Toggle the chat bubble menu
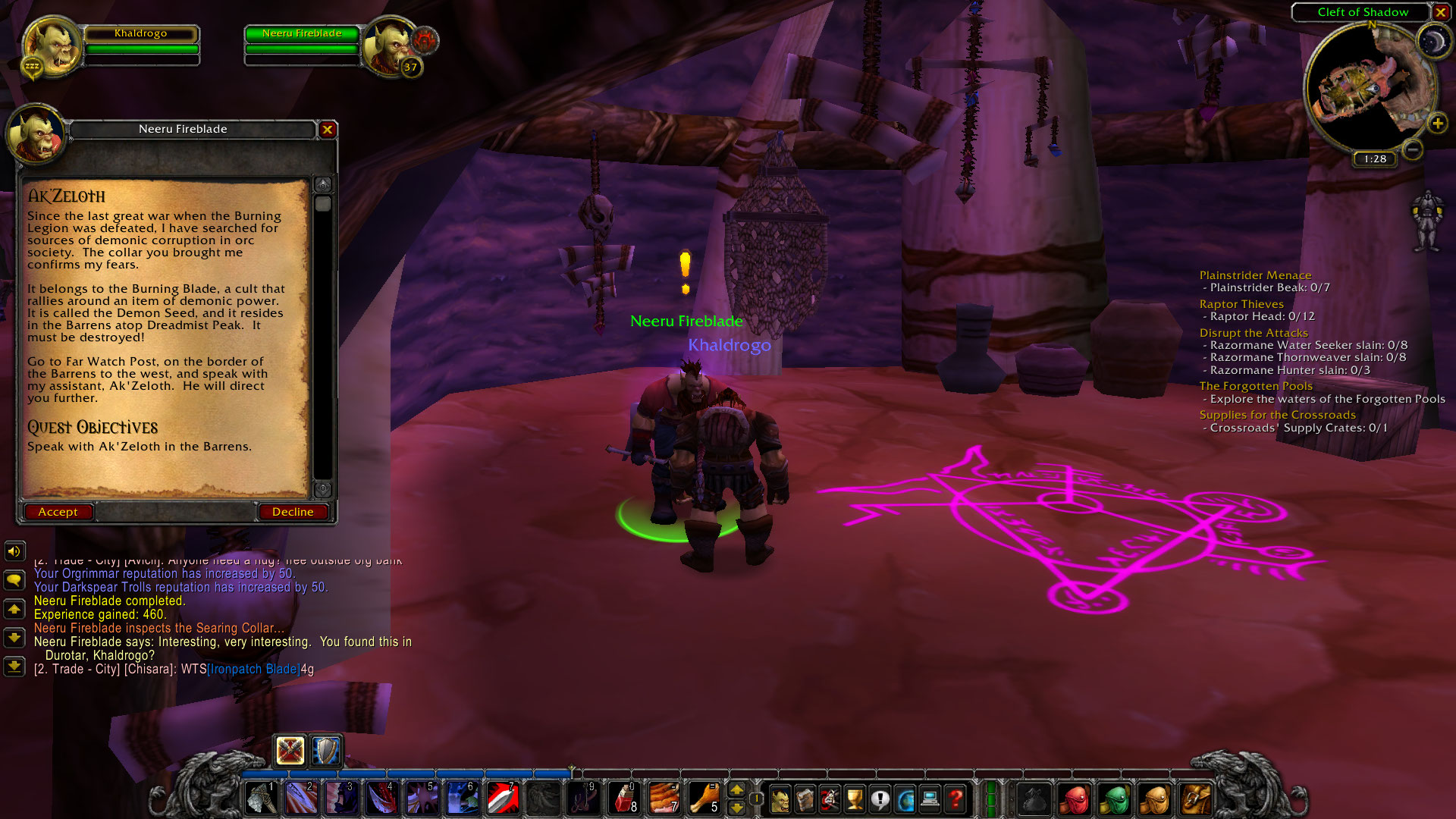Image resolution: width=1456 pixels, height=819 pixels. tap(13, 579)
